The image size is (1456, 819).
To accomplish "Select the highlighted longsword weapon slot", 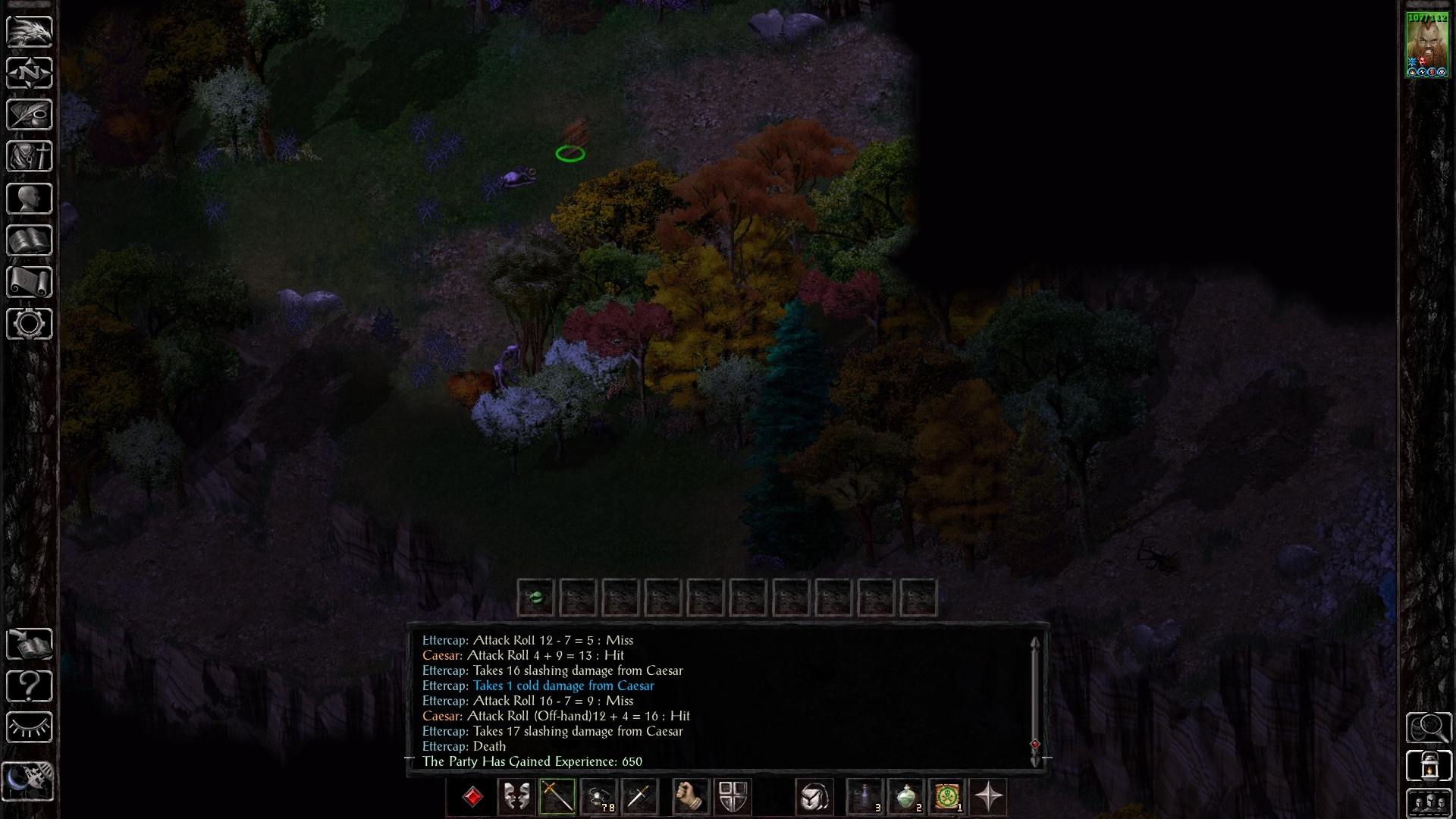I will [x=557, y=797].
